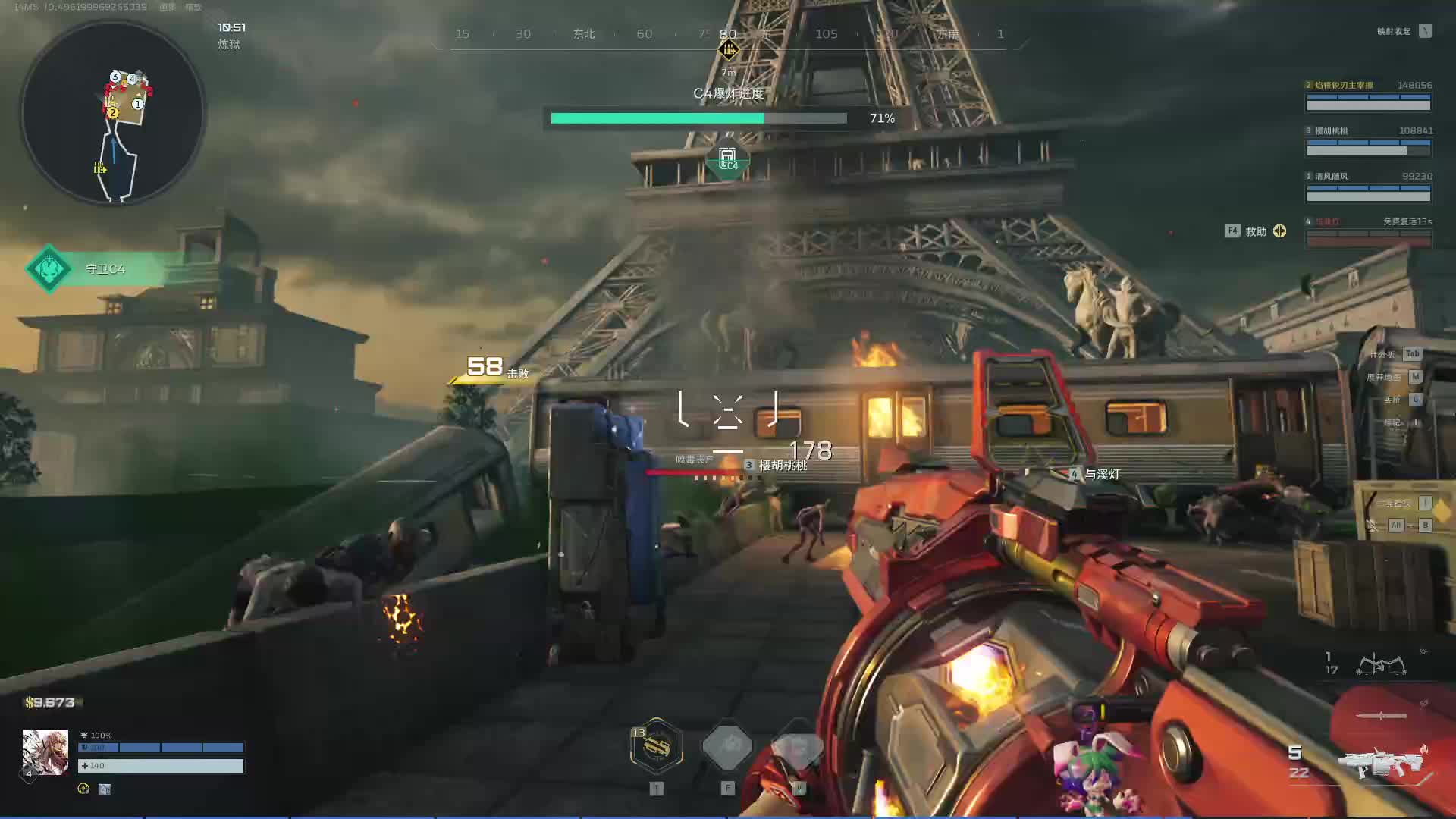Screen dimensions: 1456x819
Task: Click the winged item icon above the weapons
Action: [x=1381, y=665]
